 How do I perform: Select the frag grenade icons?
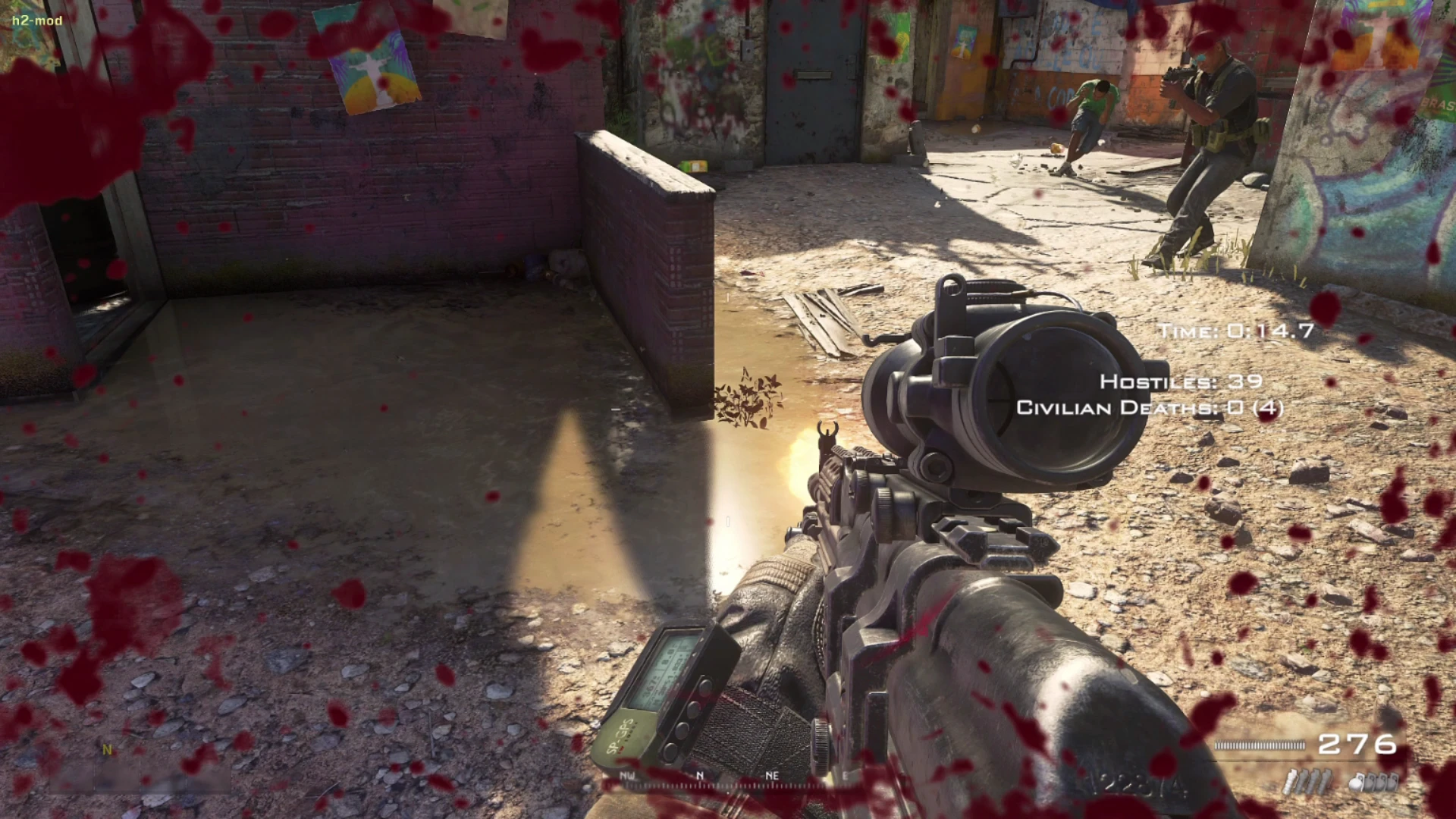[x=1374, y=782]
